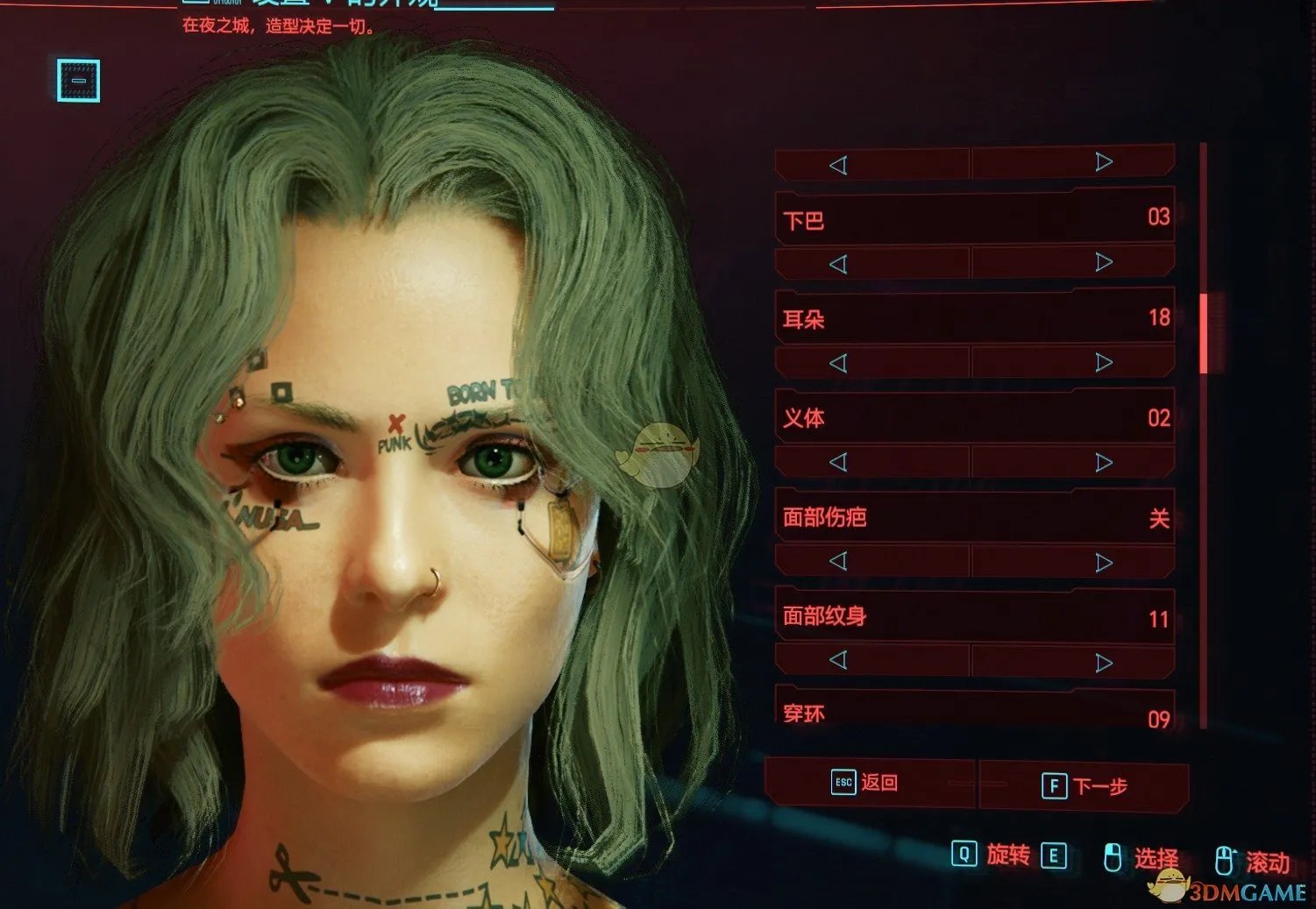This screenshot has height=909, width=1316.
Task: Select the next 面部纹身 (face tattoo) option
Action: [1104, 663]
